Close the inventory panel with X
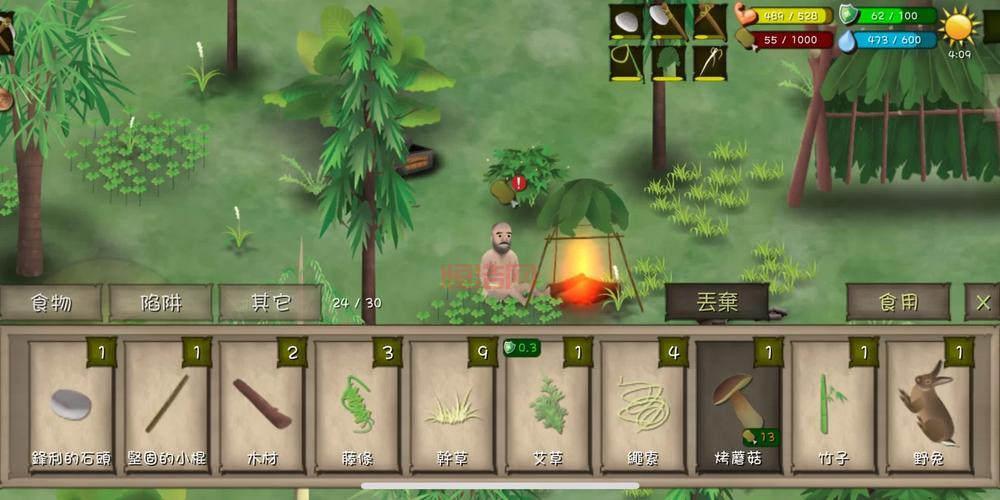 tap(983, 302)
